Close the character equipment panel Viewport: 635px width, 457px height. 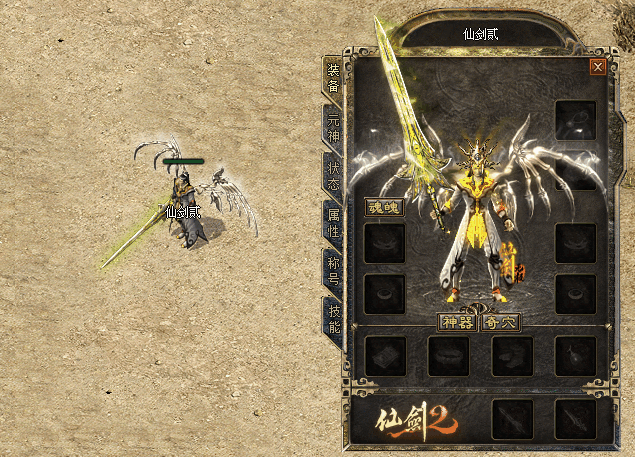597,67
